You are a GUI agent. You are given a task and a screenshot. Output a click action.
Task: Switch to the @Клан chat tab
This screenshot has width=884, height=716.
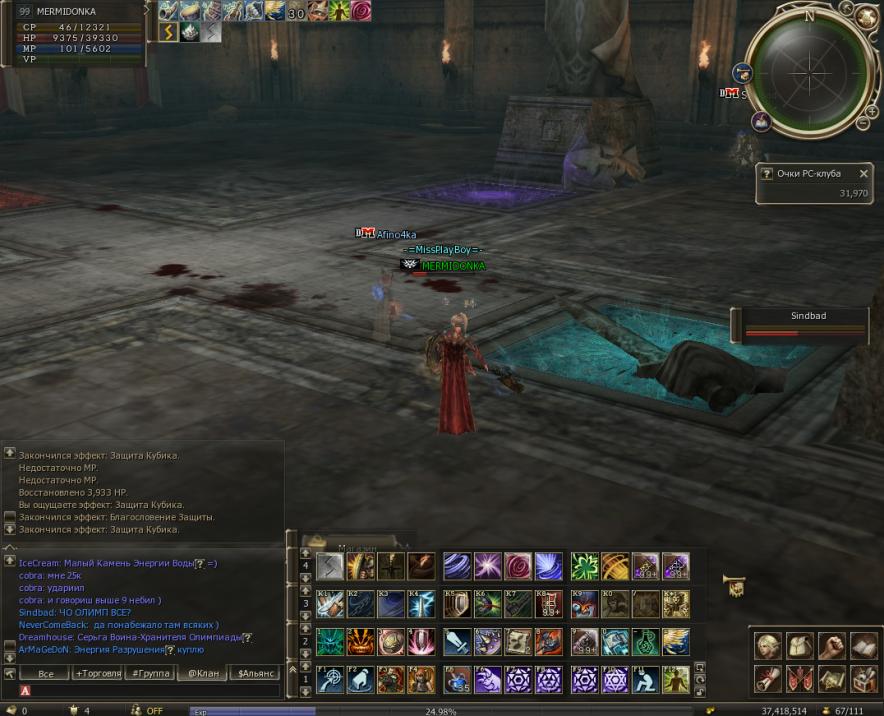tap(203, 673)
